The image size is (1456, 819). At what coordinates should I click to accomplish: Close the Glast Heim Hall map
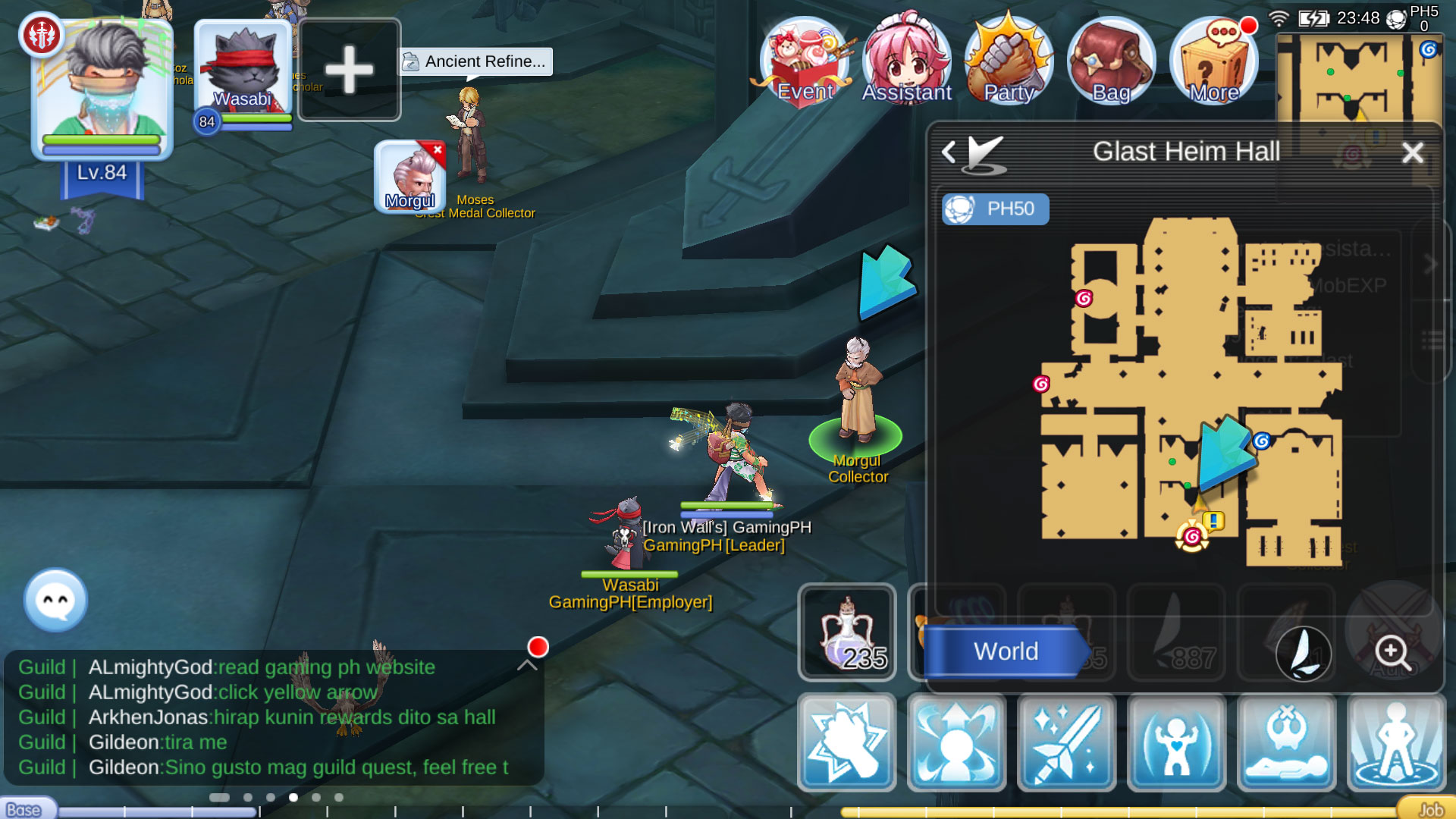[1412, 153]
